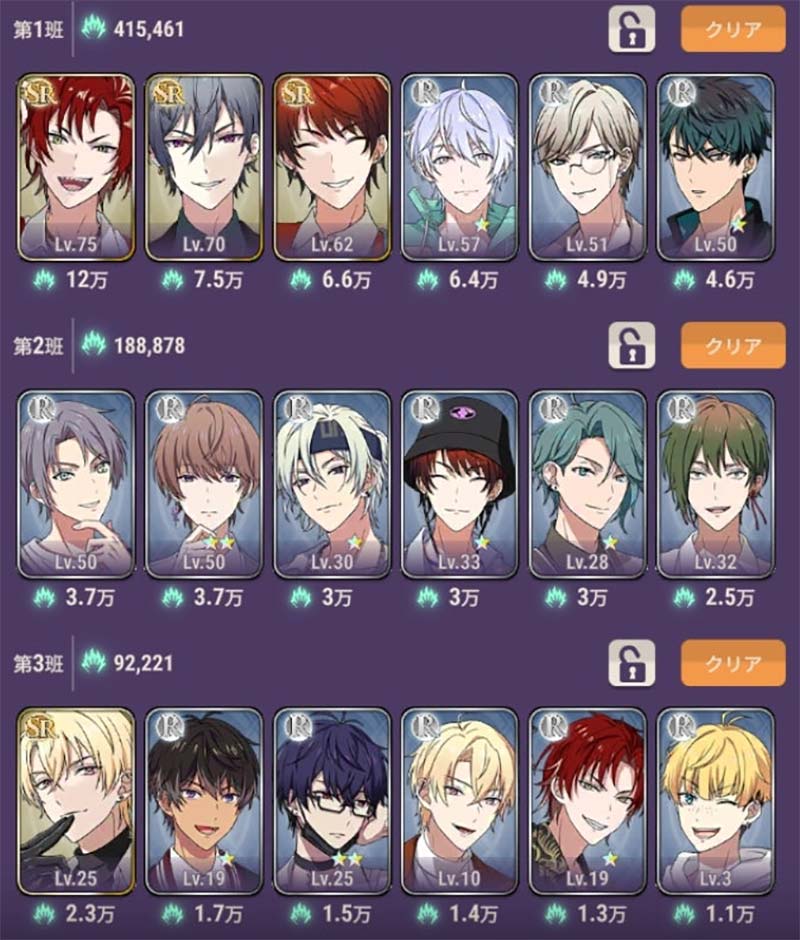The image size is (800, 940).
Task: Clear the 第3班 team with クリア
Action: point(733,663)
